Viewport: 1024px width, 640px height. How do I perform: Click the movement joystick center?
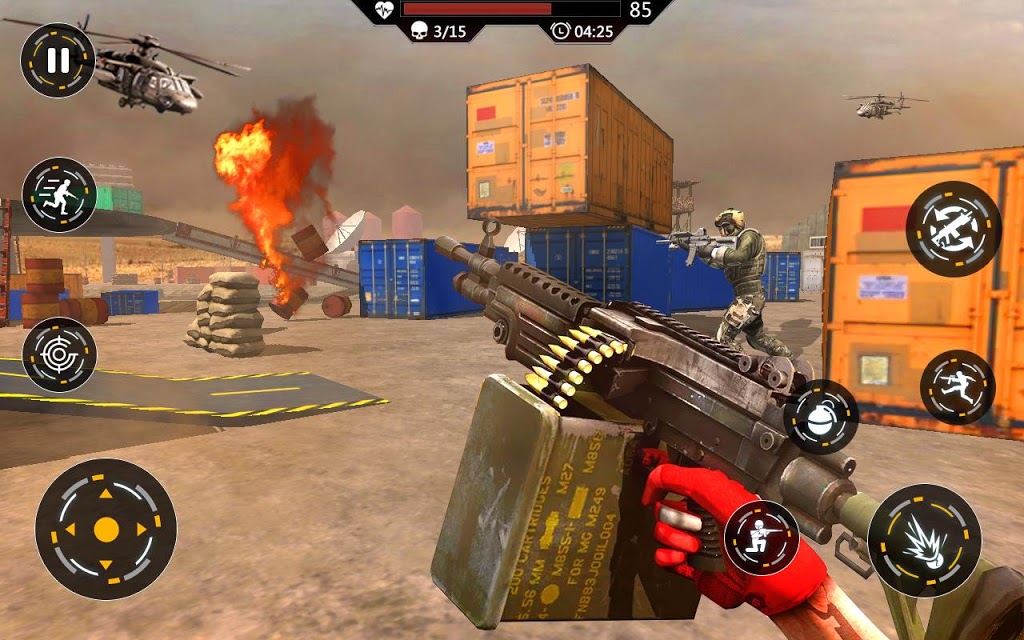click(106, 529)
